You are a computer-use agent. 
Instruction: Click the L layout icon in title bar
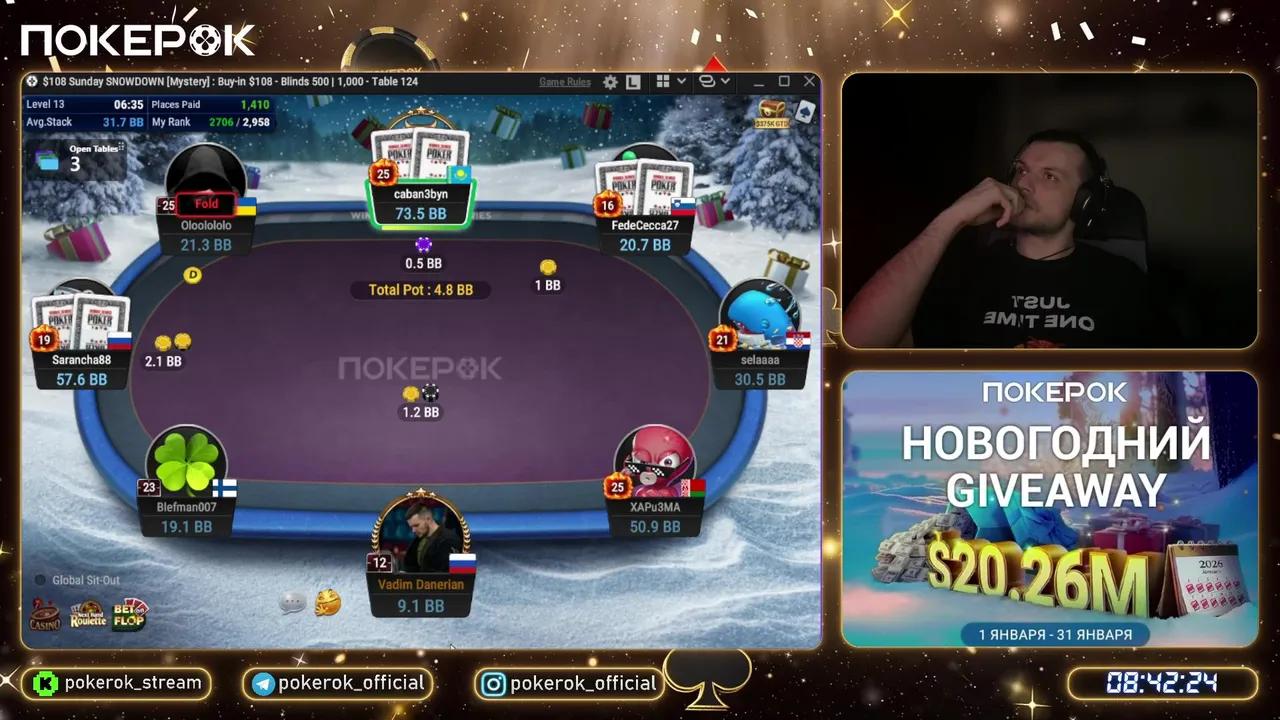point(633,82)
